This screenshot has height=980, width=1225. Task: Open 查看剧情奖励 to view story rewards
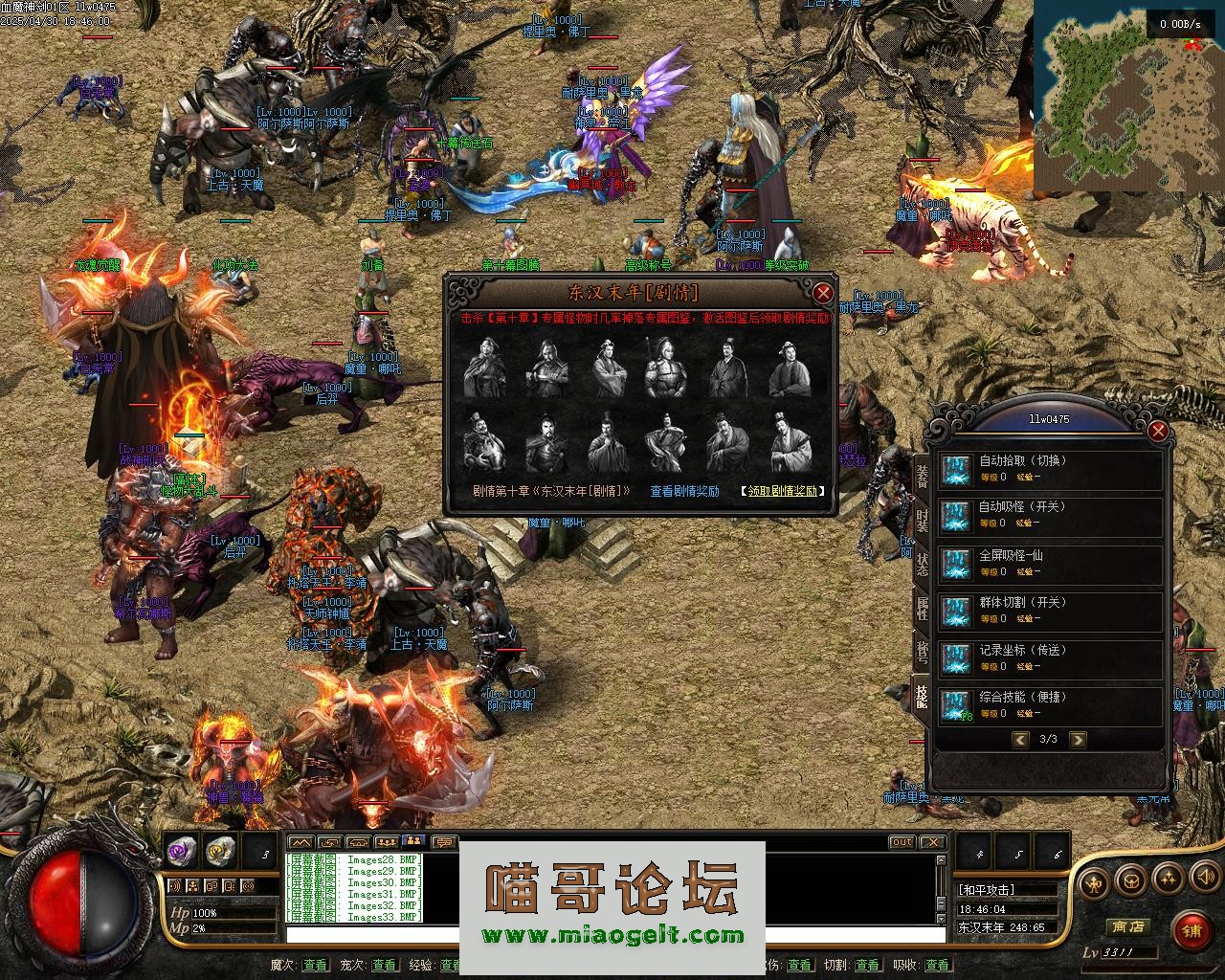click(684, 491)
